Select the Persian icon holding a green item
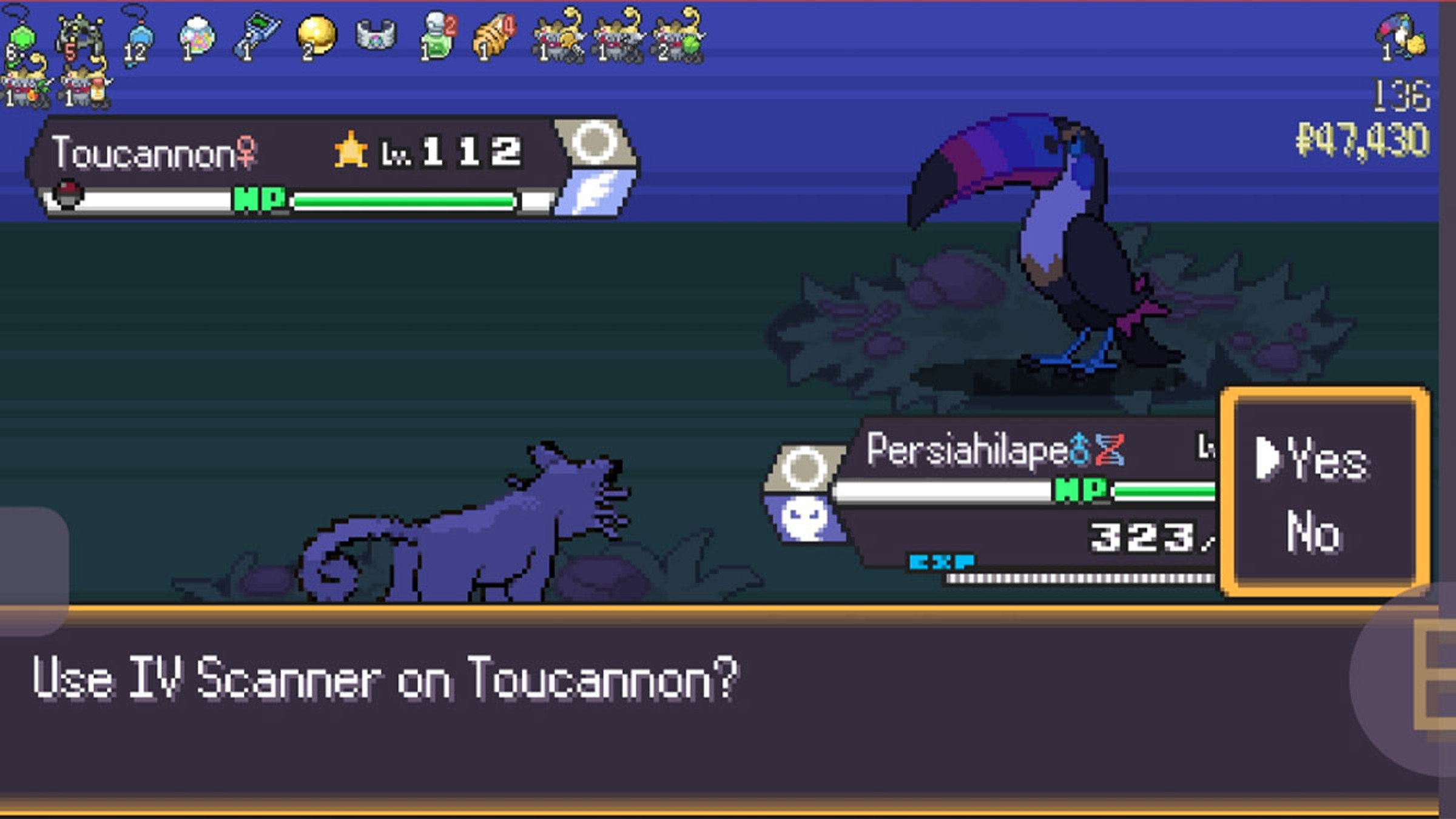The image size is (1456, 819). [677, 38]
